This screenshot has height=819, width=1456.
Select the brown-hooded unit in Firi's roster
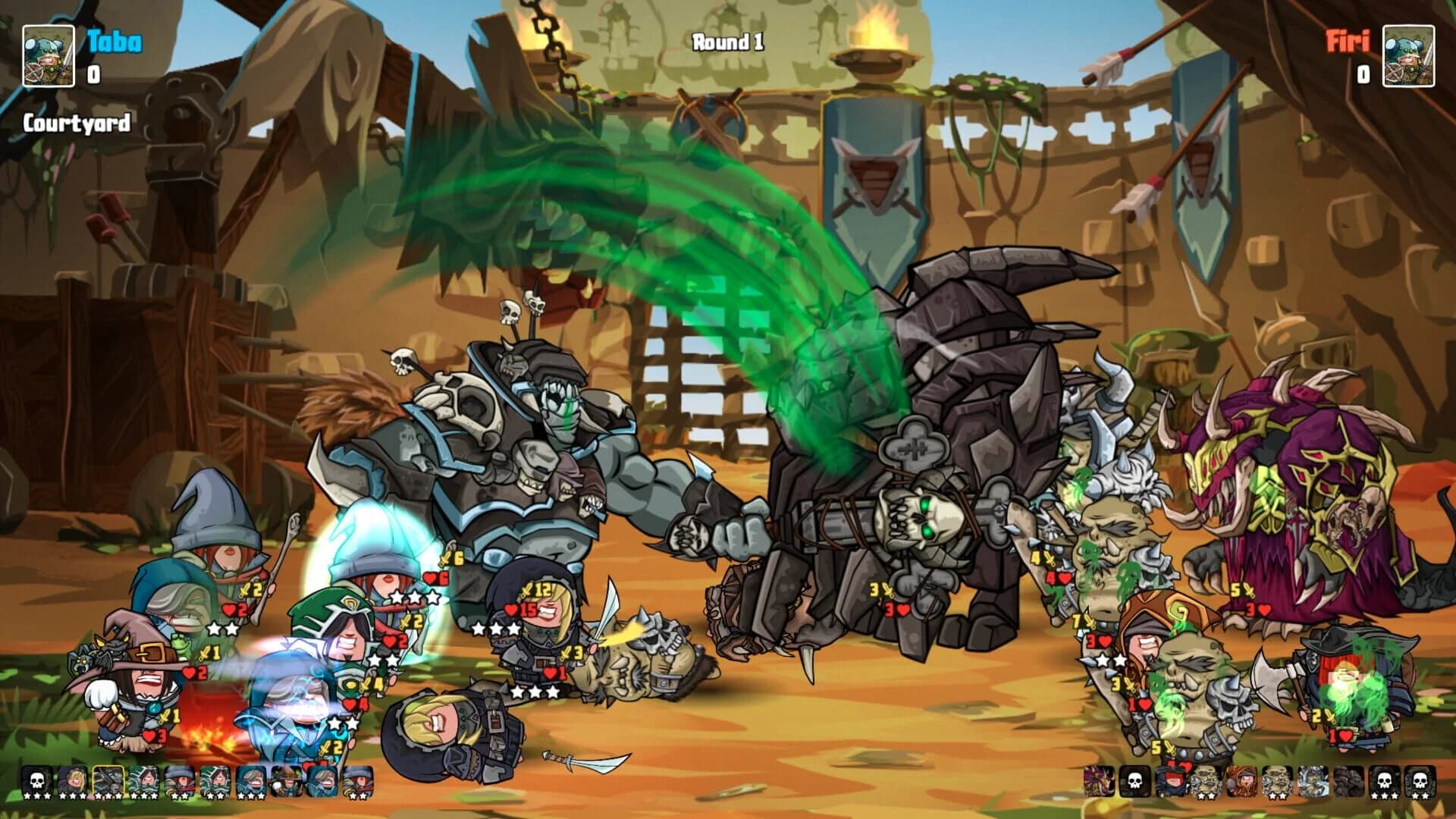tap(1241, 781)
